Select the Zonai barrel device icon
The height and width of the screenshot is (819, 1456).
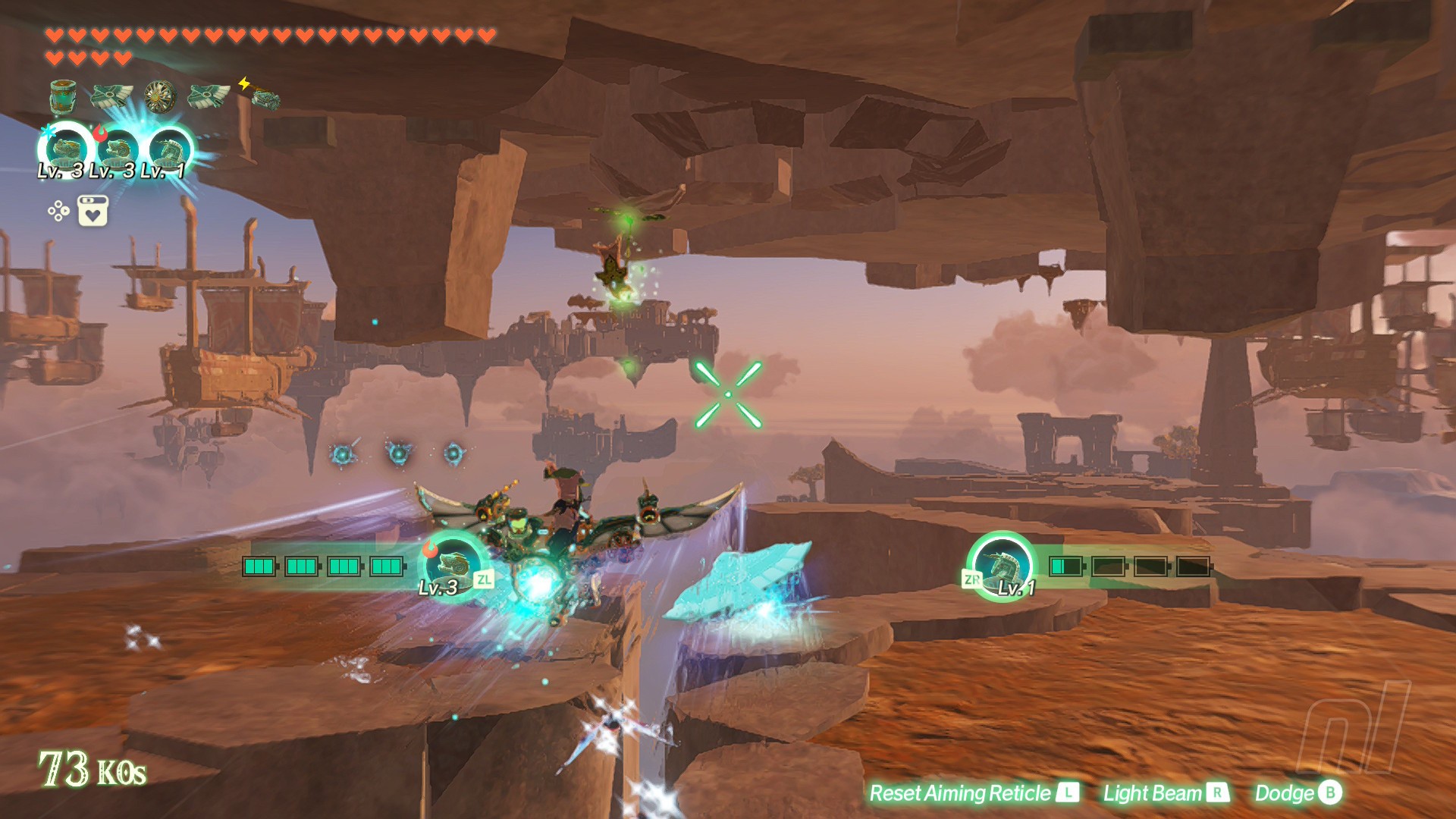(x=63, y=96)
